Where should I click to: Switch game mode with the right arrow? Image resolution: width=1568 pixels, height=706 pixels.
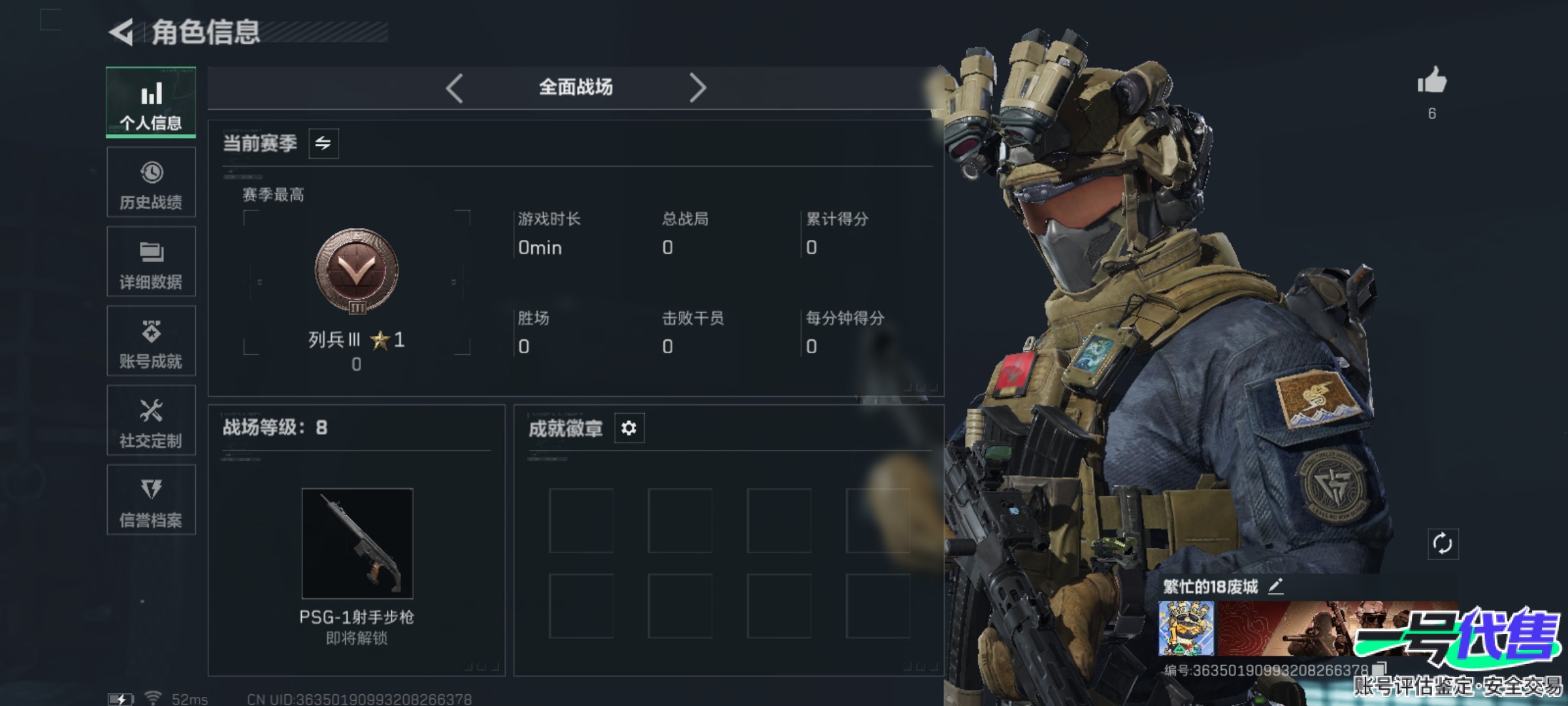[697, 88]
